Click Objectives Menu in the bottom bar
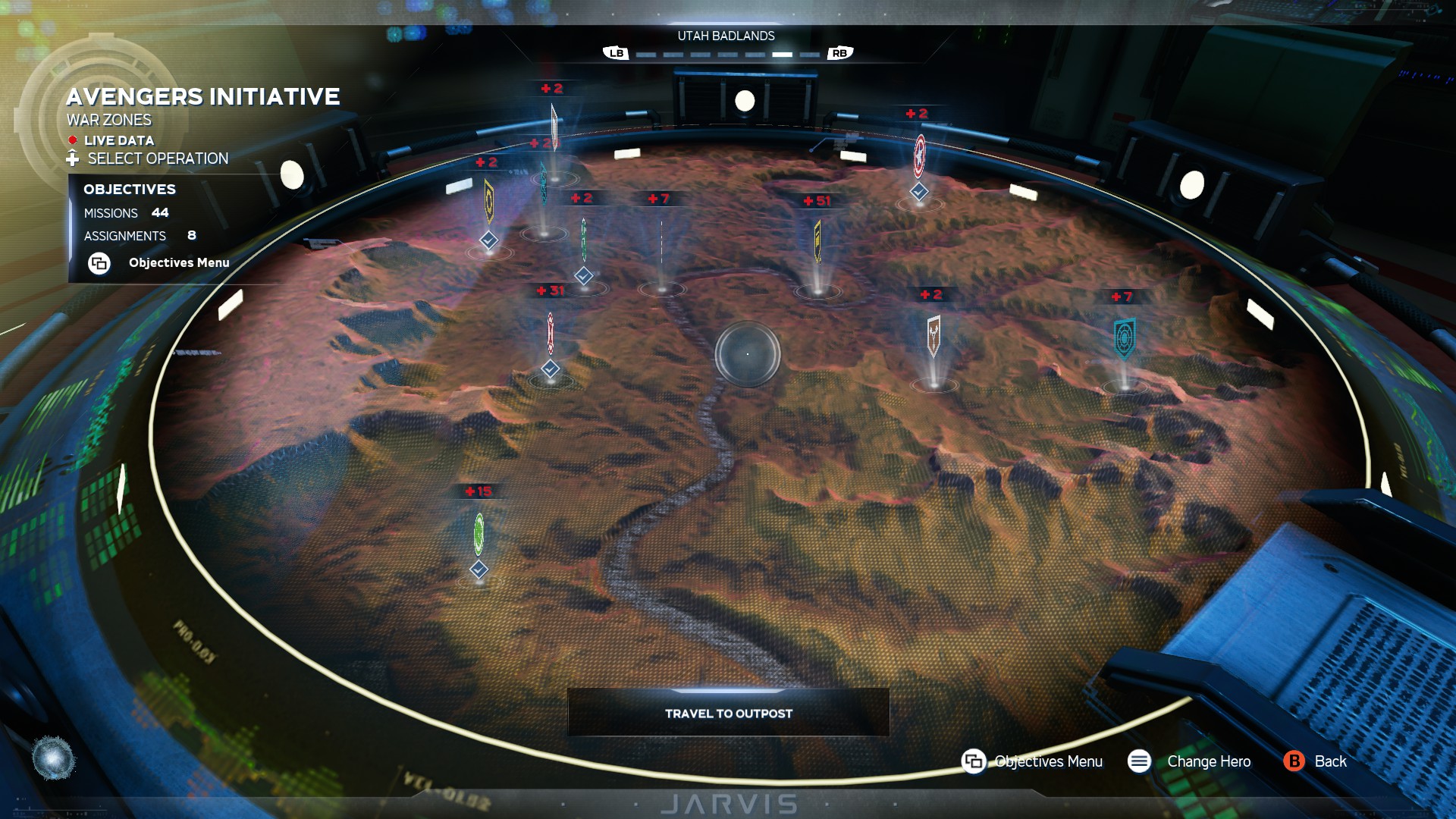Viewport: 1456px width, 819px height. point(1047,761)
